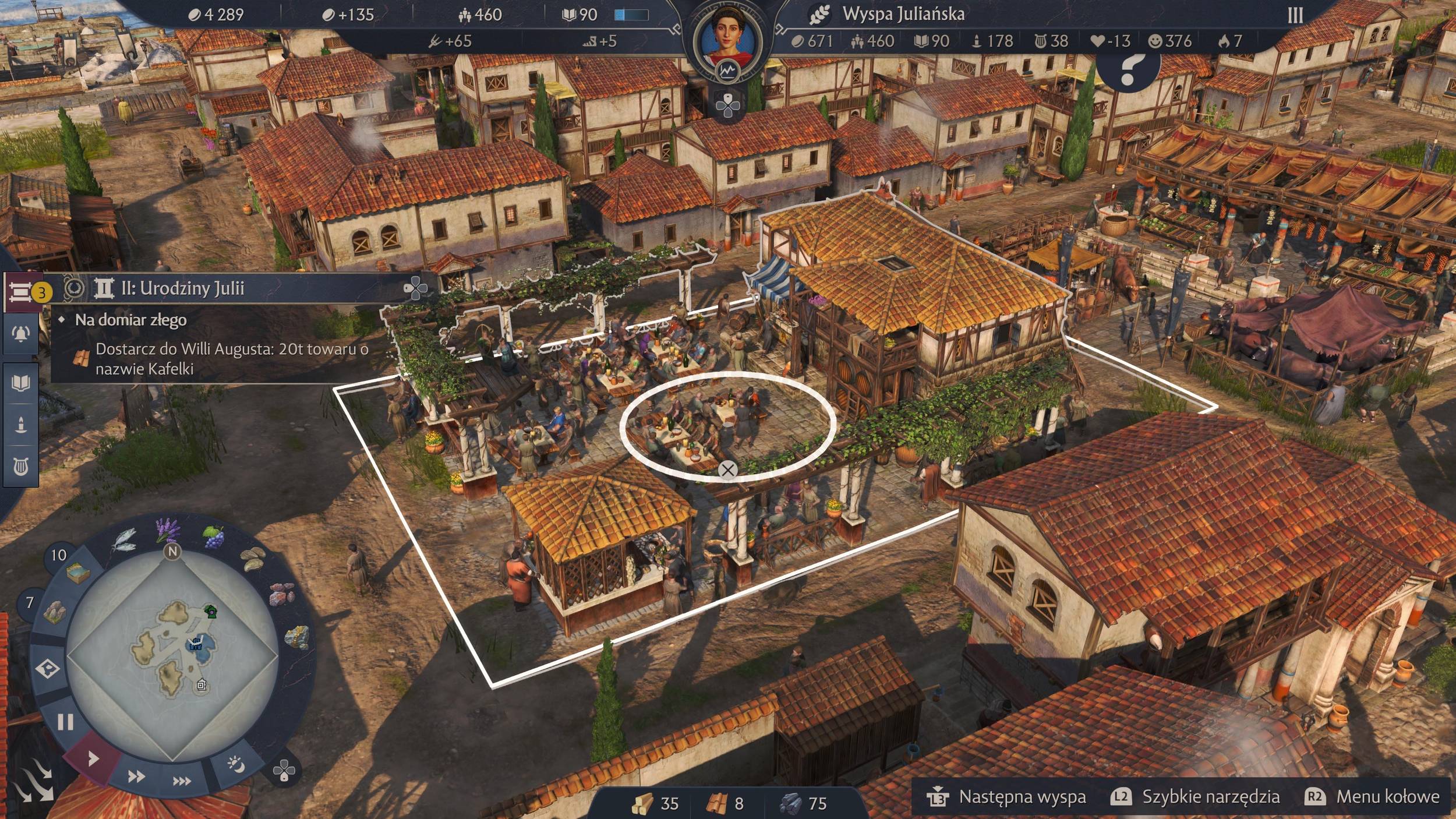Open the notifications bell panel

tap(20, 334)
